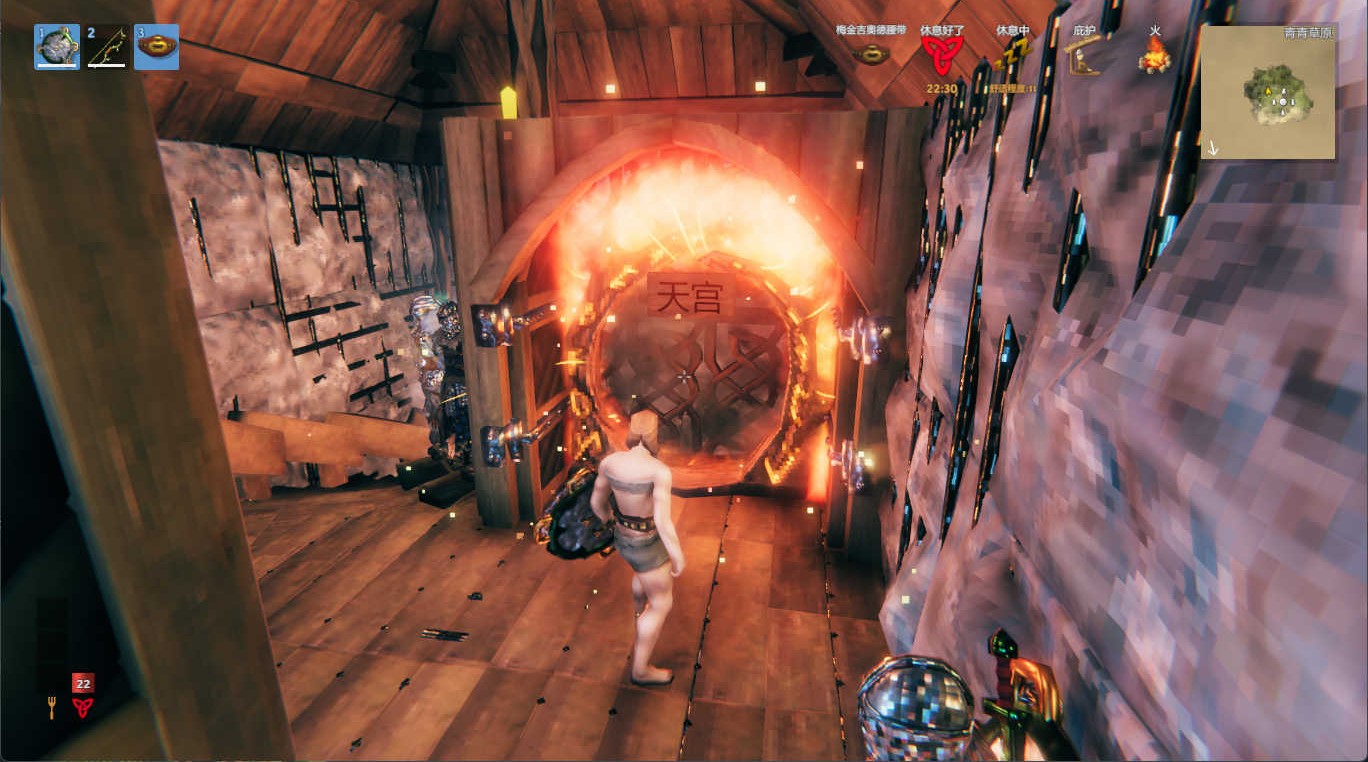Choose the golden belt in hotbar slot 3

[x=157, y=47]
